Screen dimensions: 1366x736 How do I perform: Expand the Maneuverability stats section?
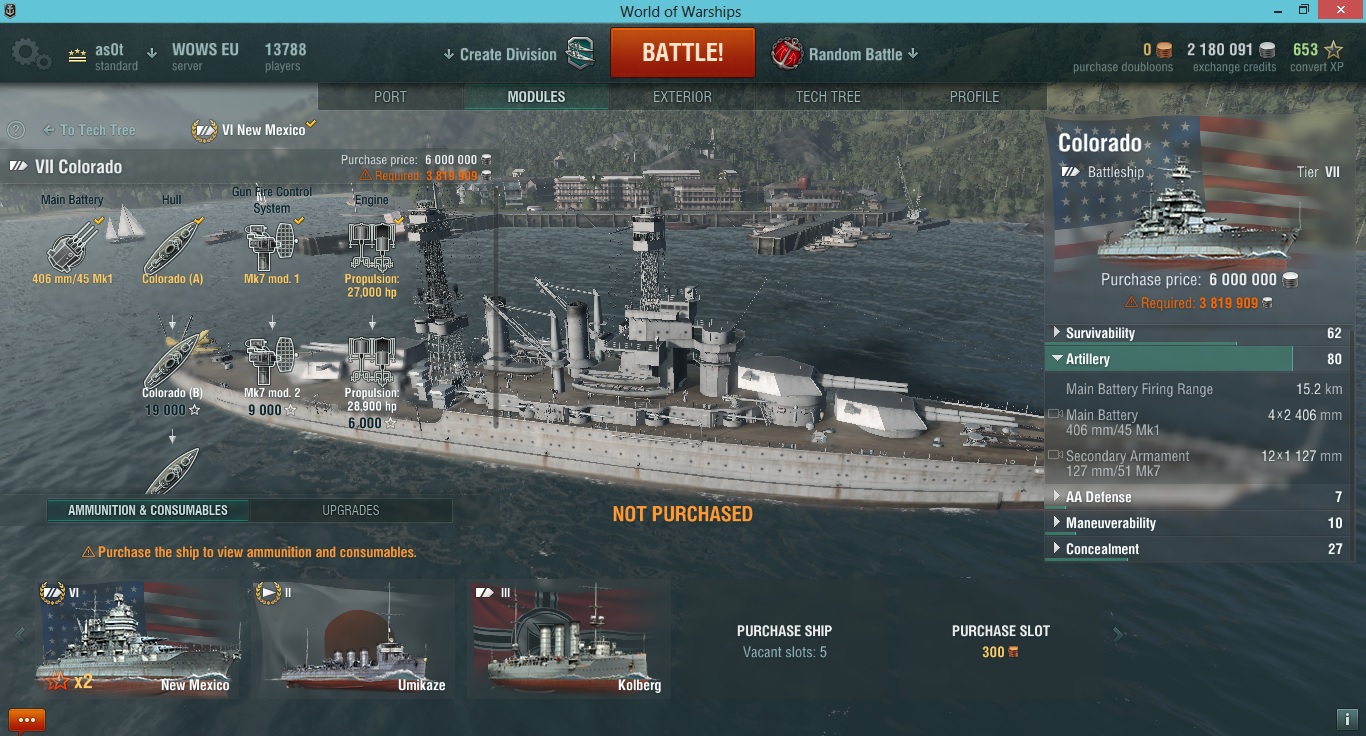tap(1110, 523)
